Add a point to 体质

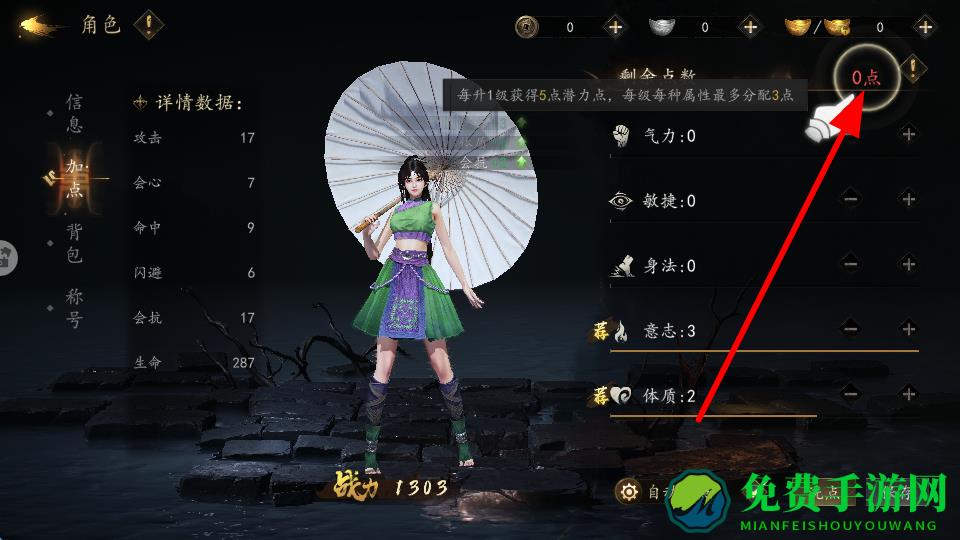pos(908,394)
